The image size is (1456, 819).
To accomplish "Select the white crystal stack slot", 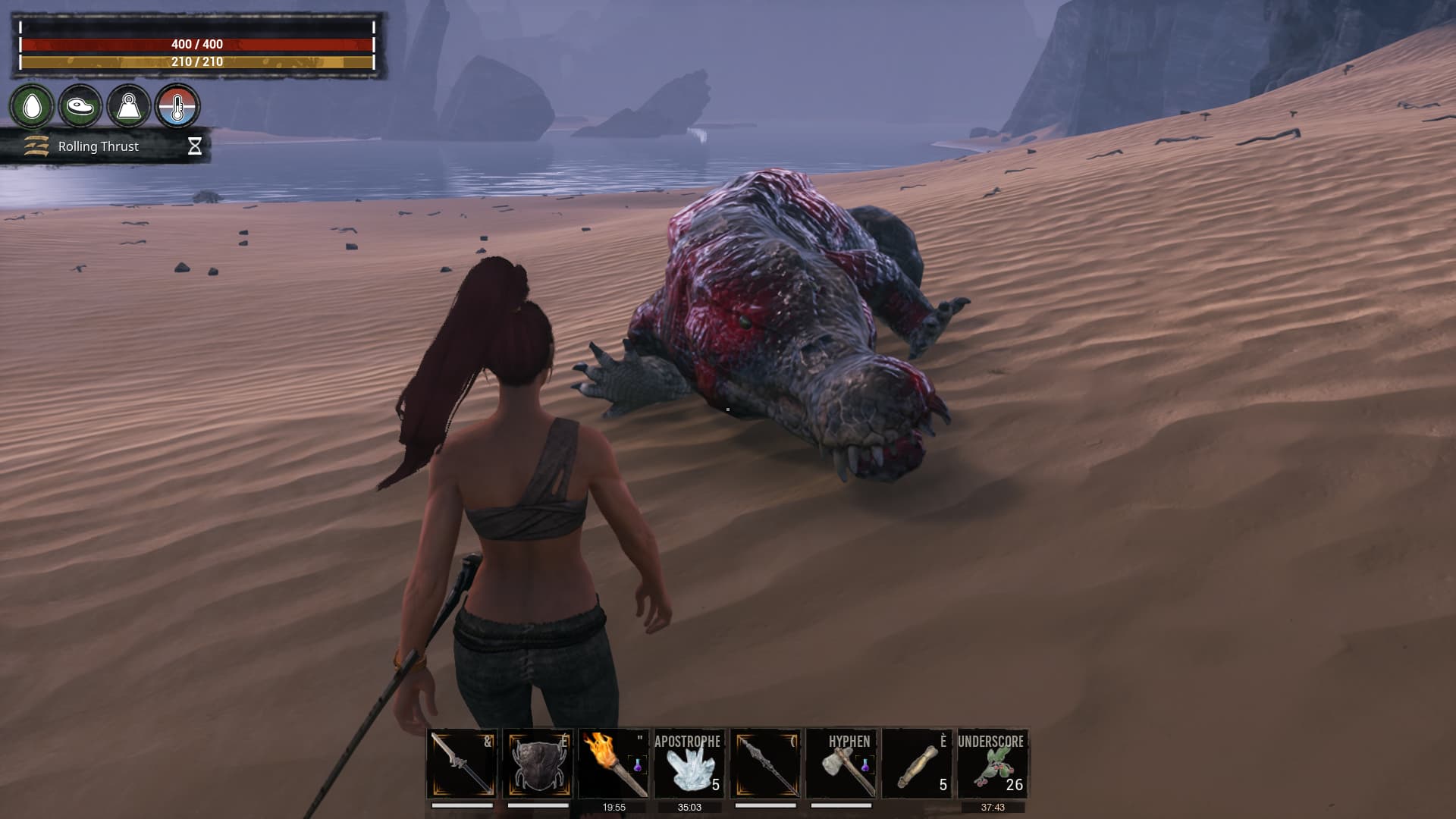I will 689,764.
